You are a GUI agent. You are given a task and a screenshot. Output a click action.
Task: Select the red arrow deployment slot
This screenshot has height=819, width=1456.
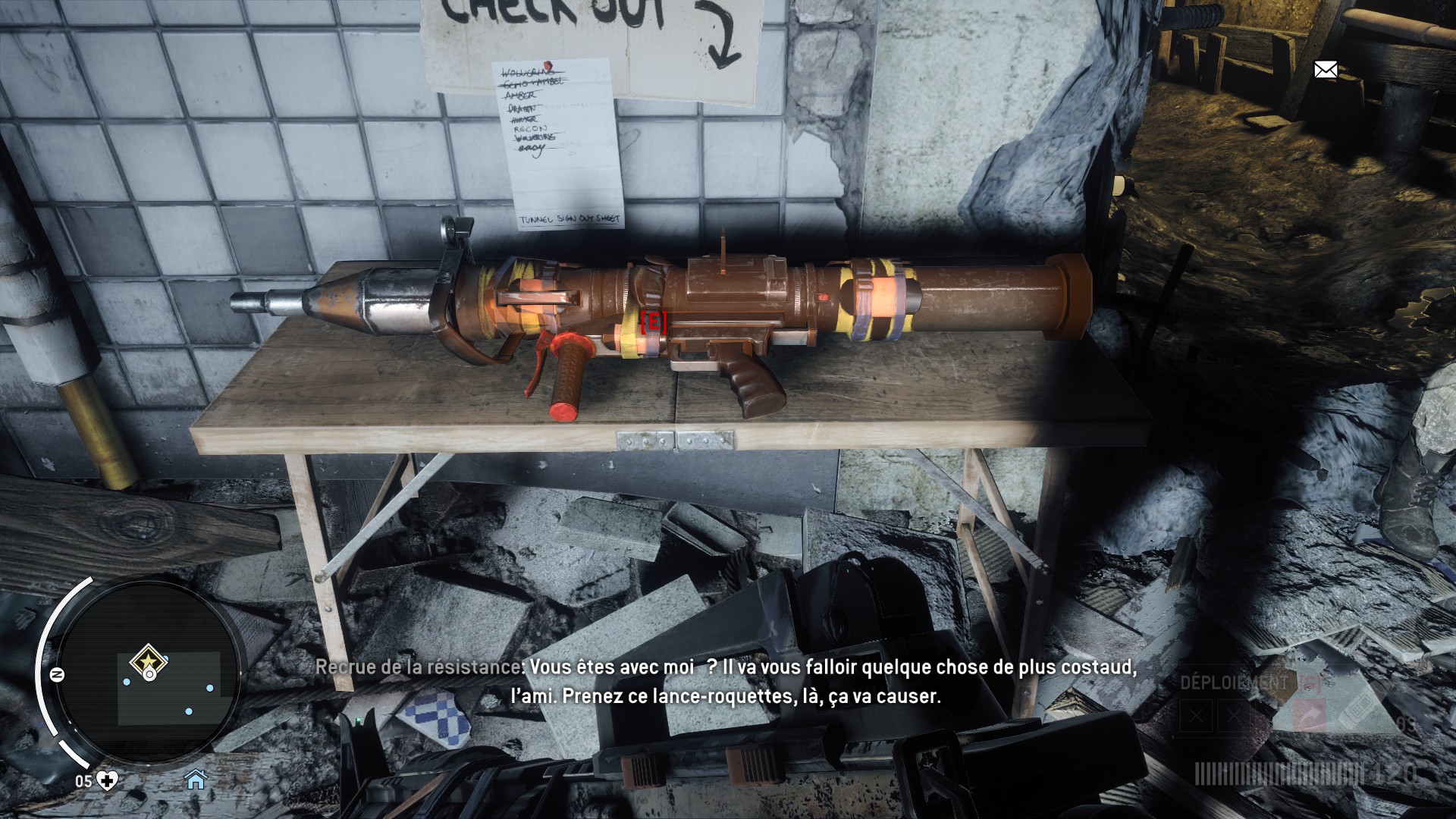coord(1309,716)
